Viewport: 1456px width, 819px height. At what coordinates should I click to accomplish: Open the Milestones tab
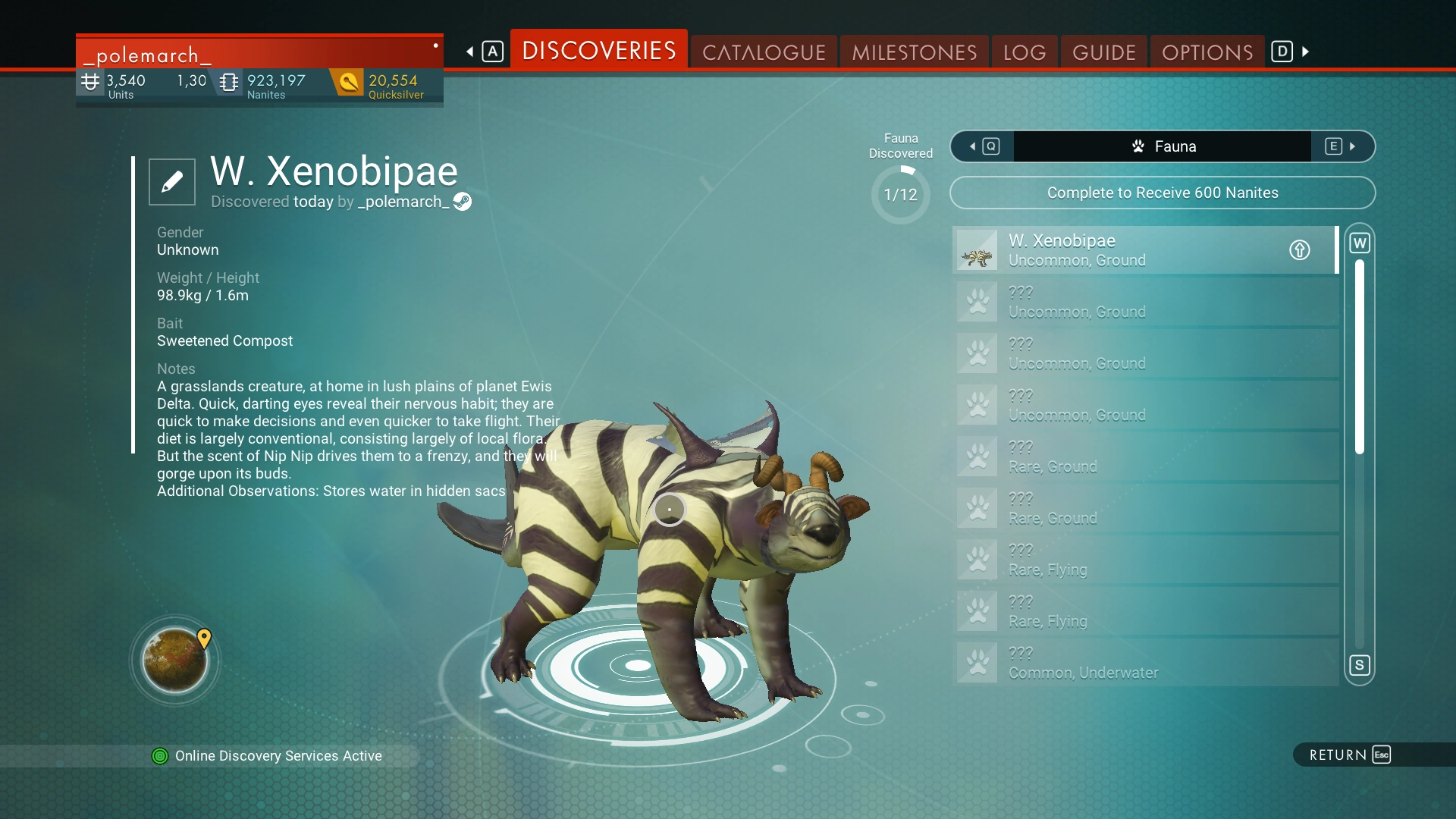click(x=914, y=52)
